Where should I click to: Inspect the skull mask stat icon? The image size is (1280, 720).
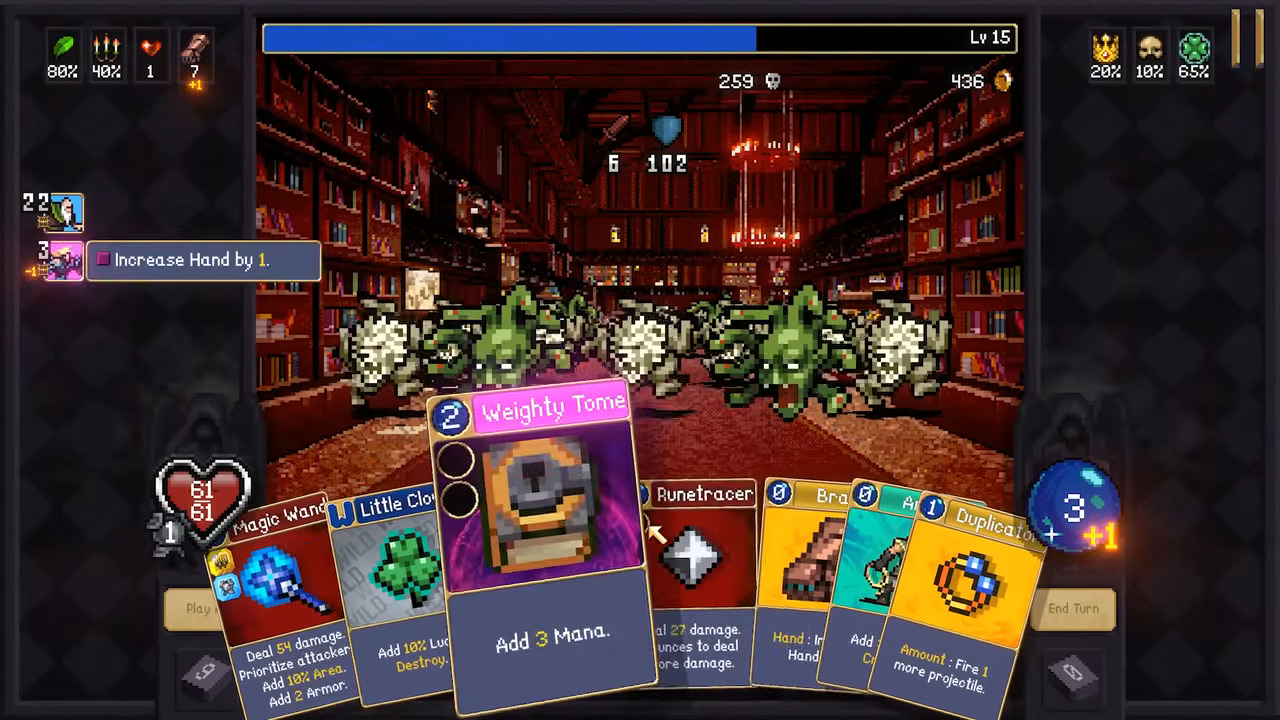point(1149,47)
